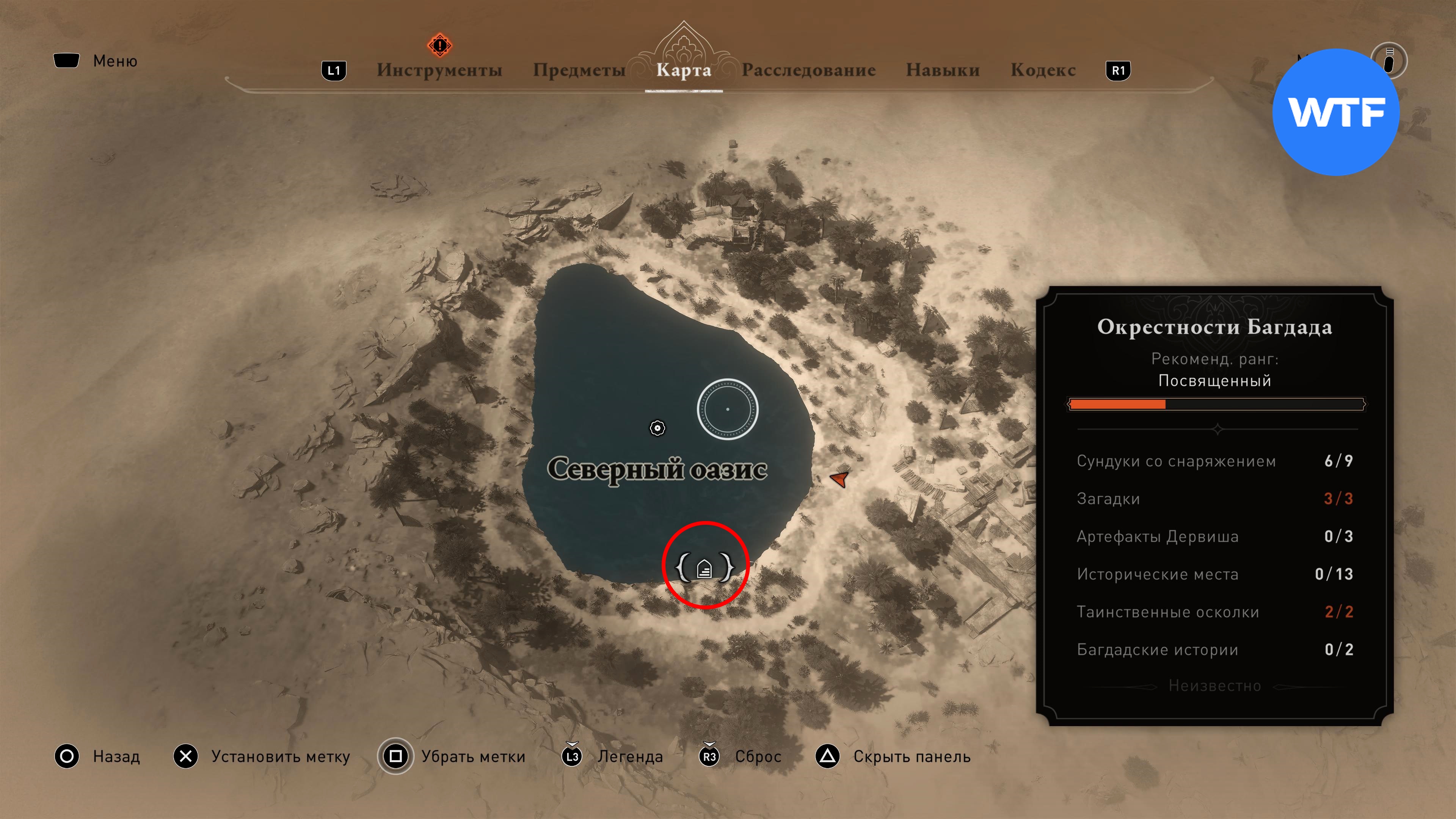Activate Установить метку
Viewport: 1456px width, 819px height.
[280, 756]
